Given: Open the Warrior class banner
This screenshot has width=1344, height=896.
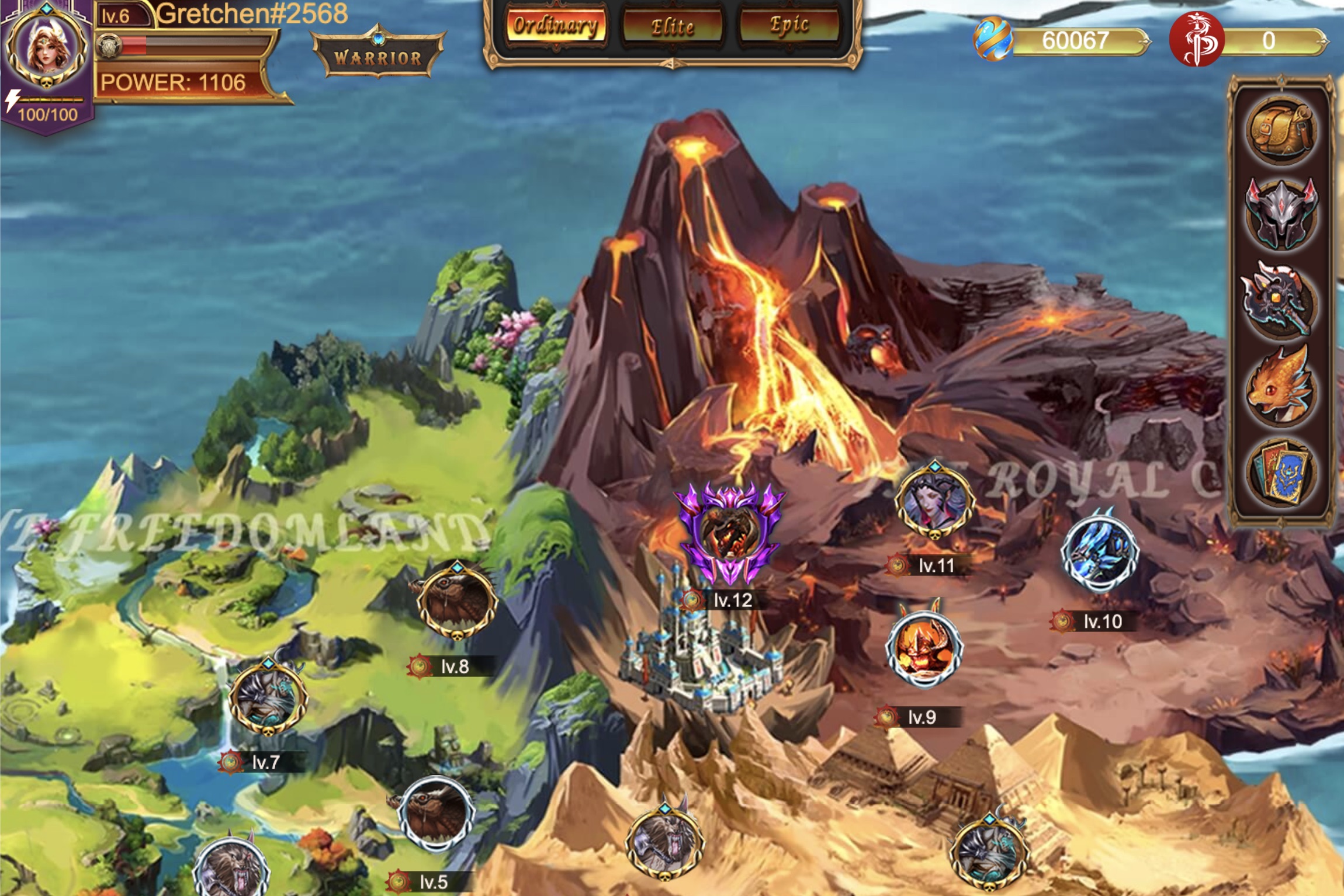Looking at the screenshot, I should 378,57.
